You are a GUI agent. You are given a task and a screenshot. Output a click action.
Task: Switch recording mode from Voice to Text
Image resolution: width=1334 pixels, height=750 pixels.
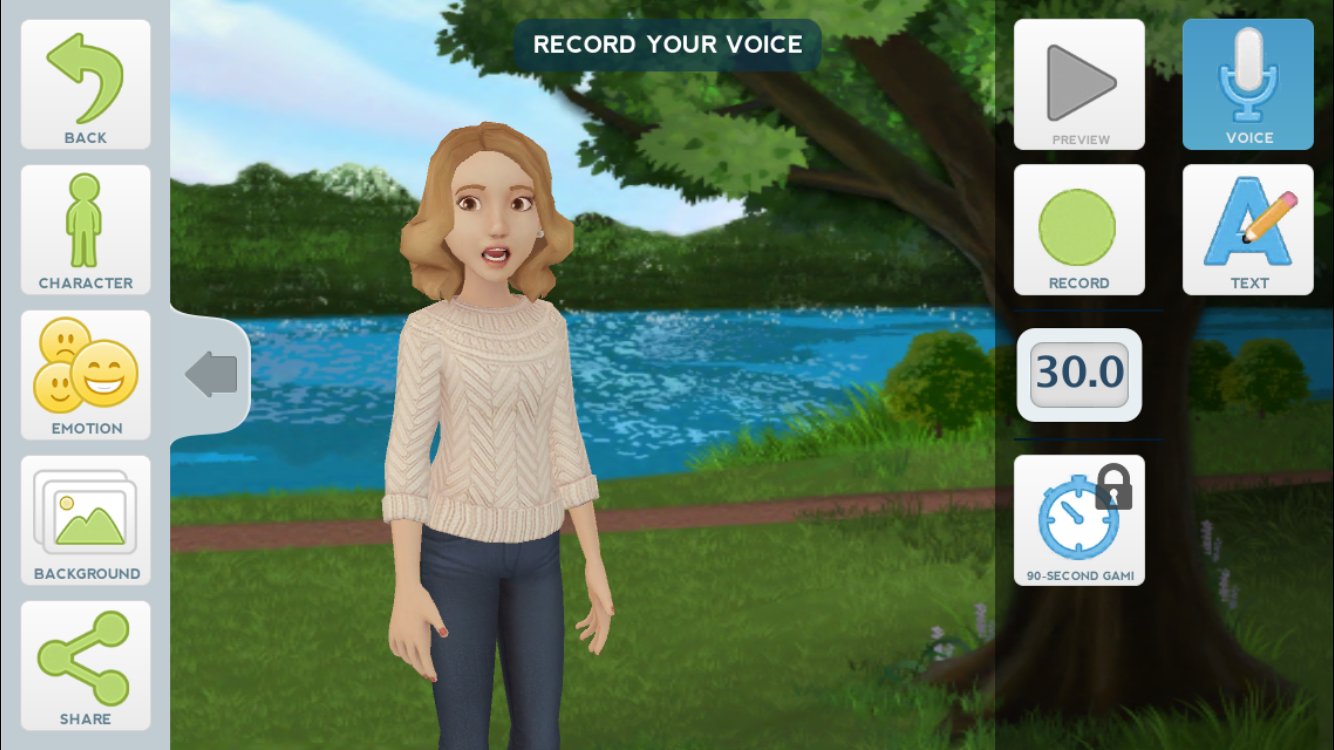(x=1247, y=228)
